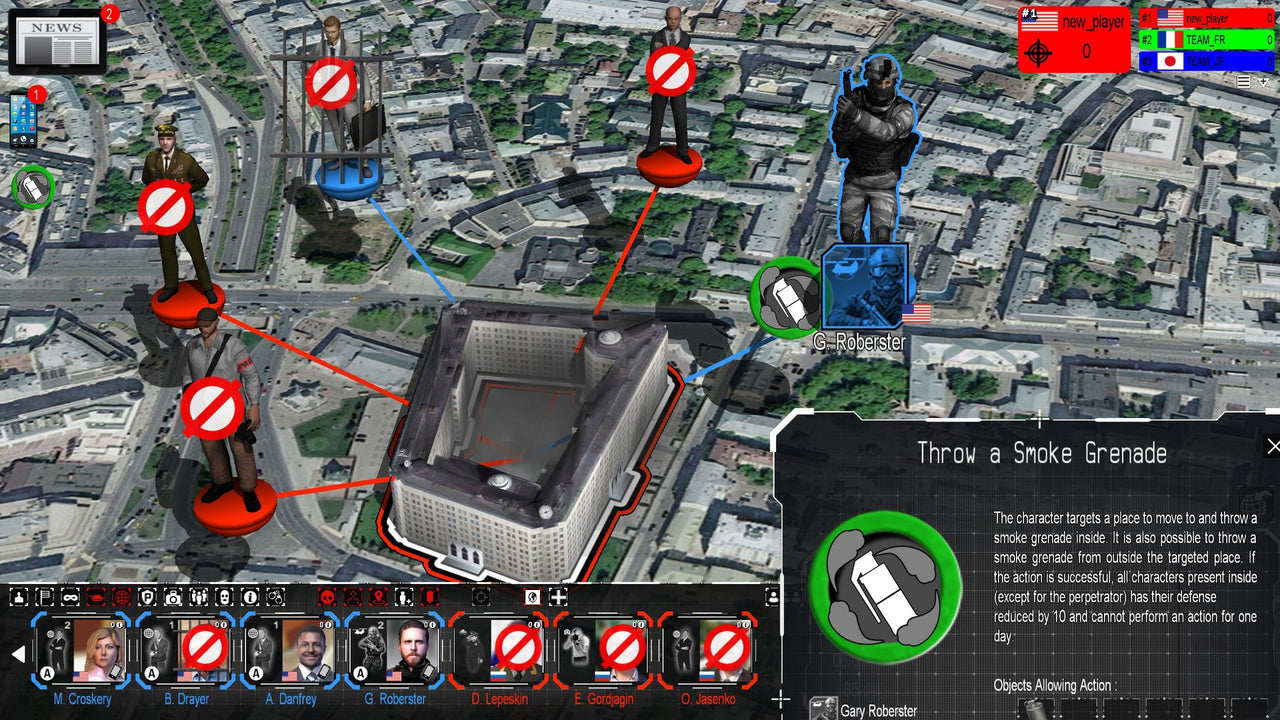The image size is (1280, 720).
Task: Select the red globe network icon in the toolbar
Action: tap(123, 596)
